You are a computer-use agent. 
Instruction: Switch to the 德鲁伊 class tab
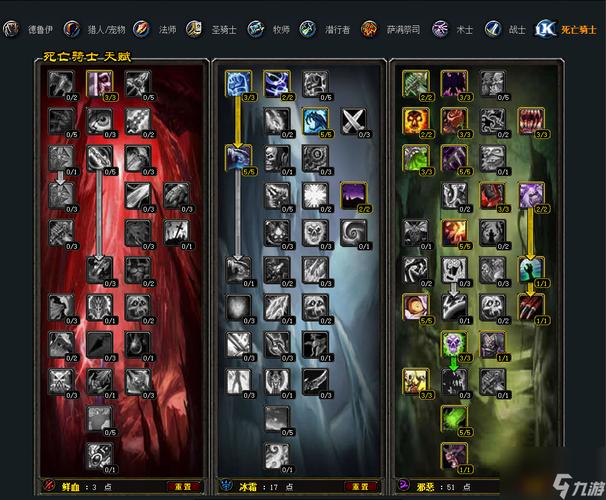[28, 29]
